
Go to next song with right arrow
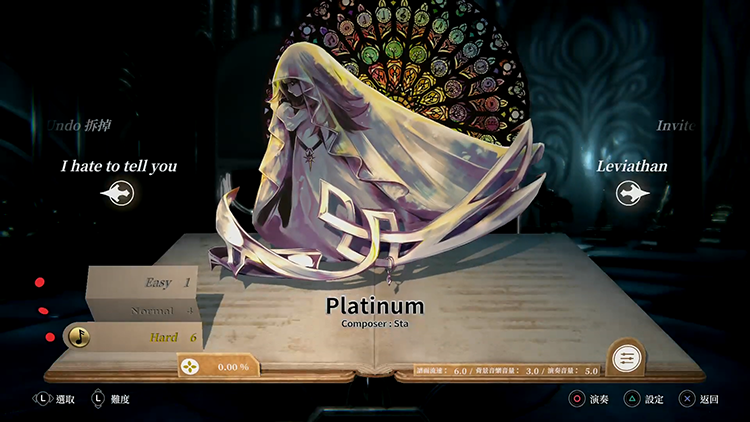(631, 193)
